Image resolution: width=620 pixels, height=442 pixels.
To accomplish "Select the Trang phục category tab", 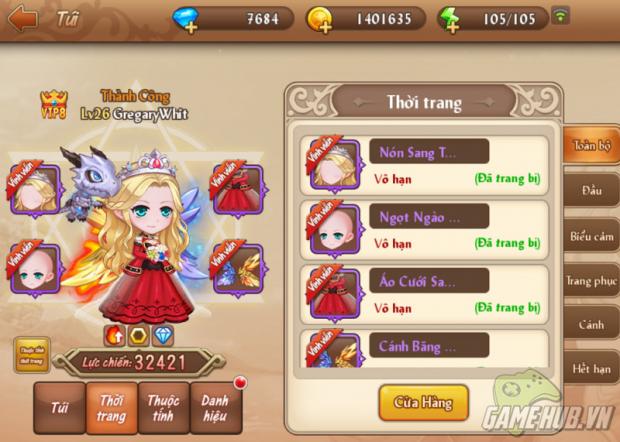I will pyautogui.click(x=591, y=281).
